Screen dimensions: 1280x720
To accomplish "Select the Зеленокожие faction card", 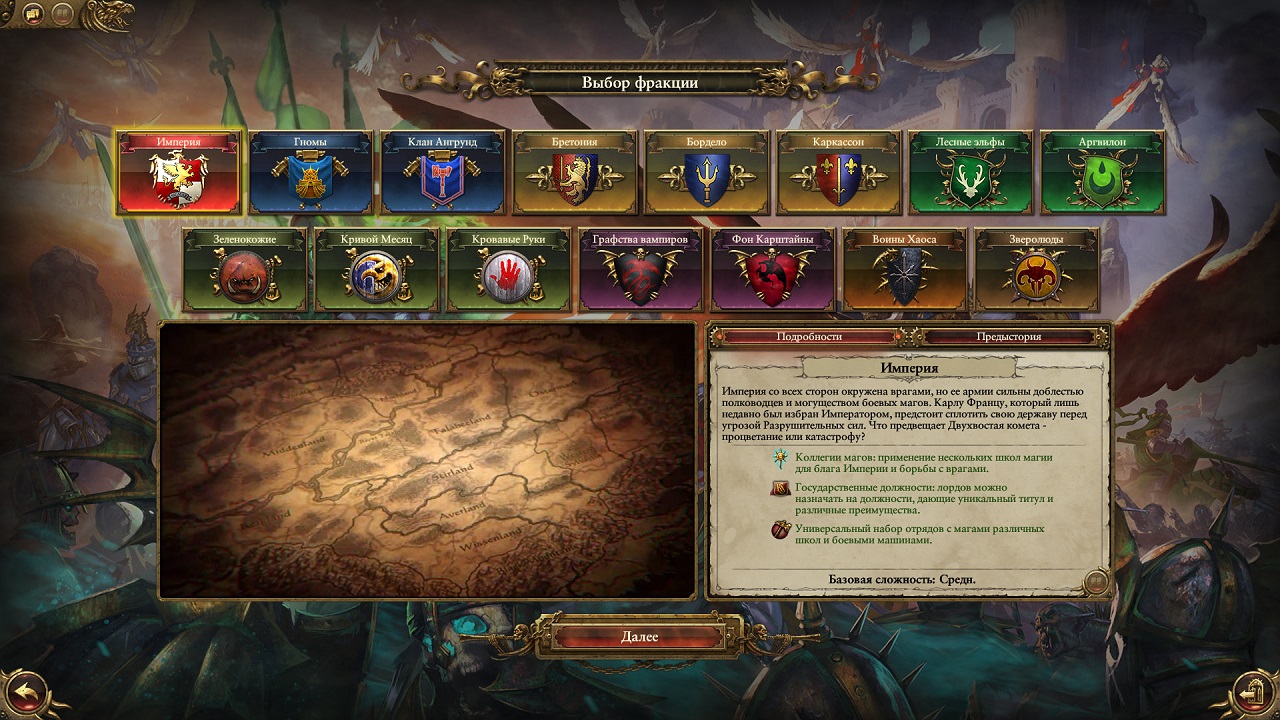I will 245,269.
